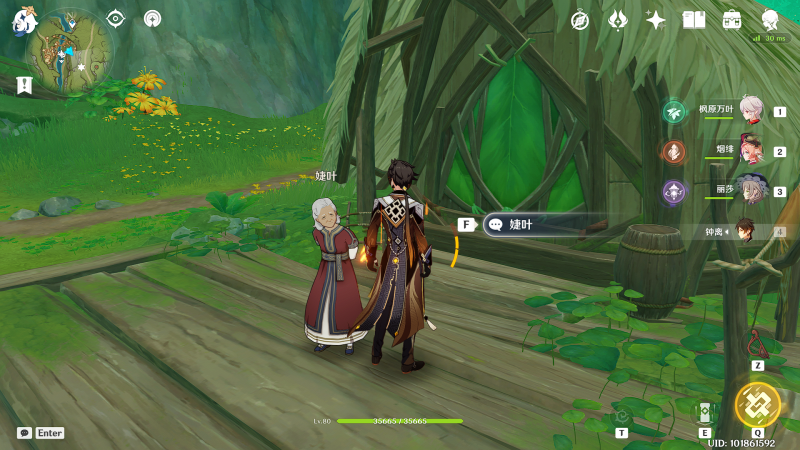Image resolution: width=800 pixels, height=450 pixels.
Task: Open the quest log bookmark icon
Action: coord(24,85)
